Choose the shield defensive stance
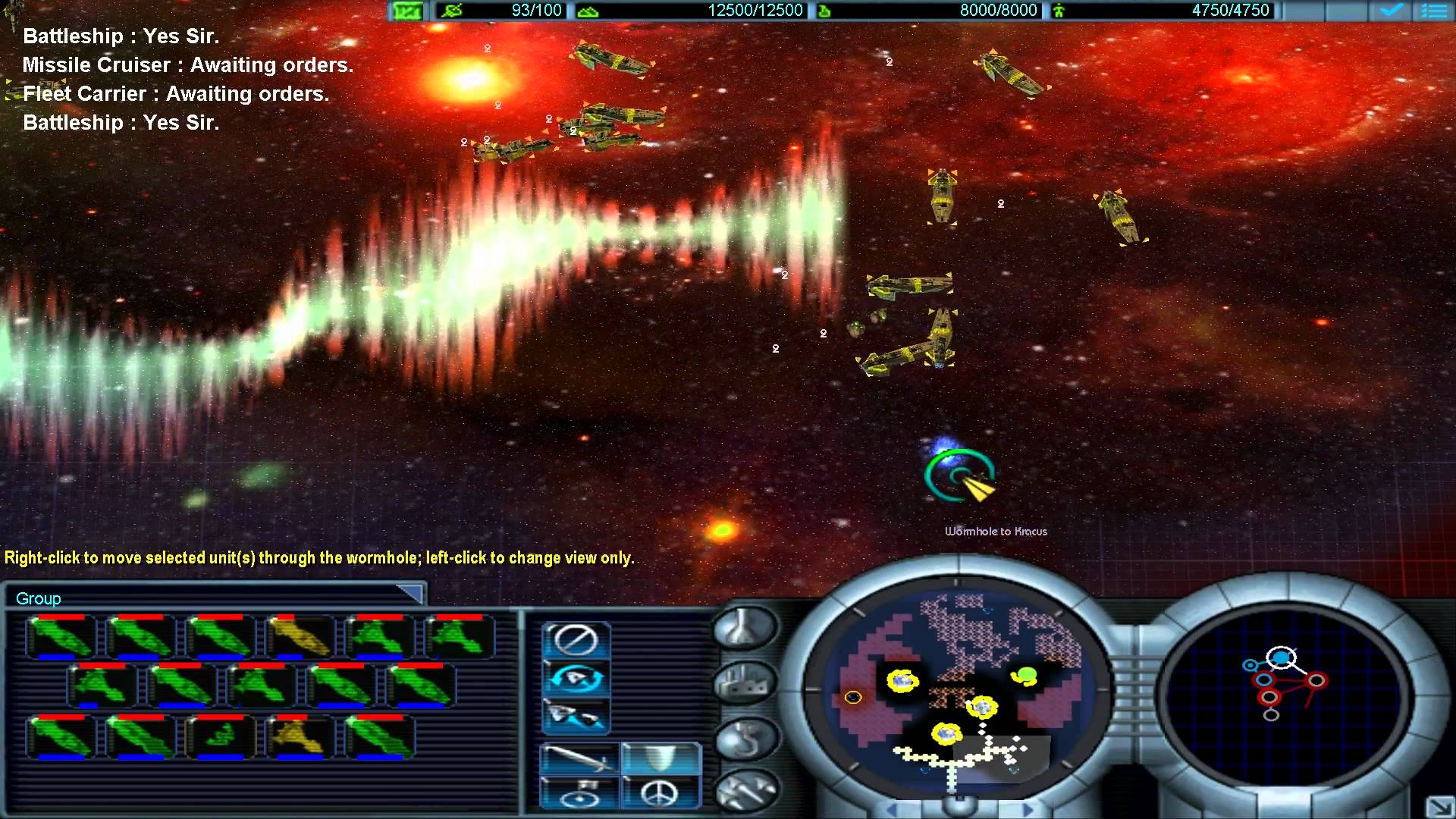The image size is (1456, 819). pyautogui.click(x=661, y=758)
